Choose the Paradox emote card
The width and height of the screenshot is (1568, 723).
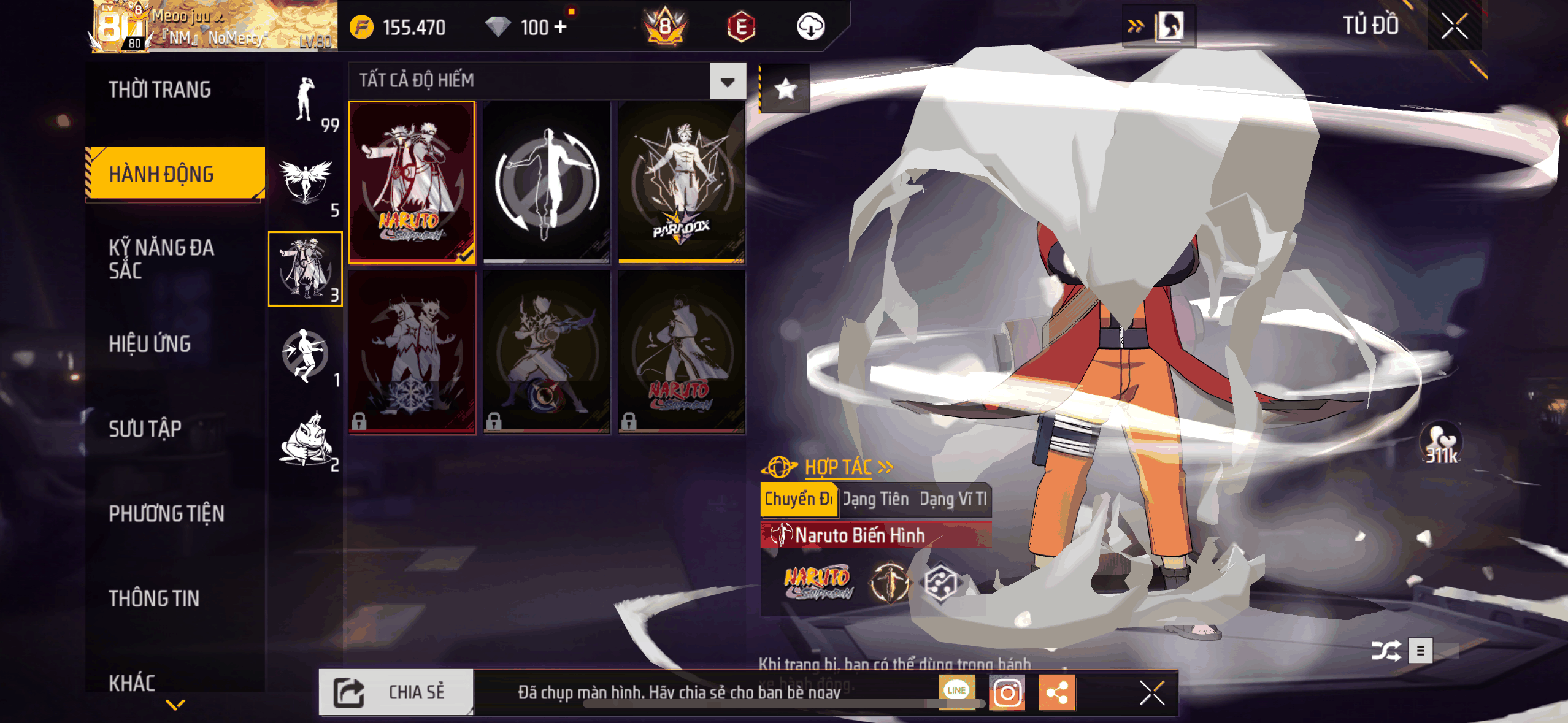pos(681,182)
